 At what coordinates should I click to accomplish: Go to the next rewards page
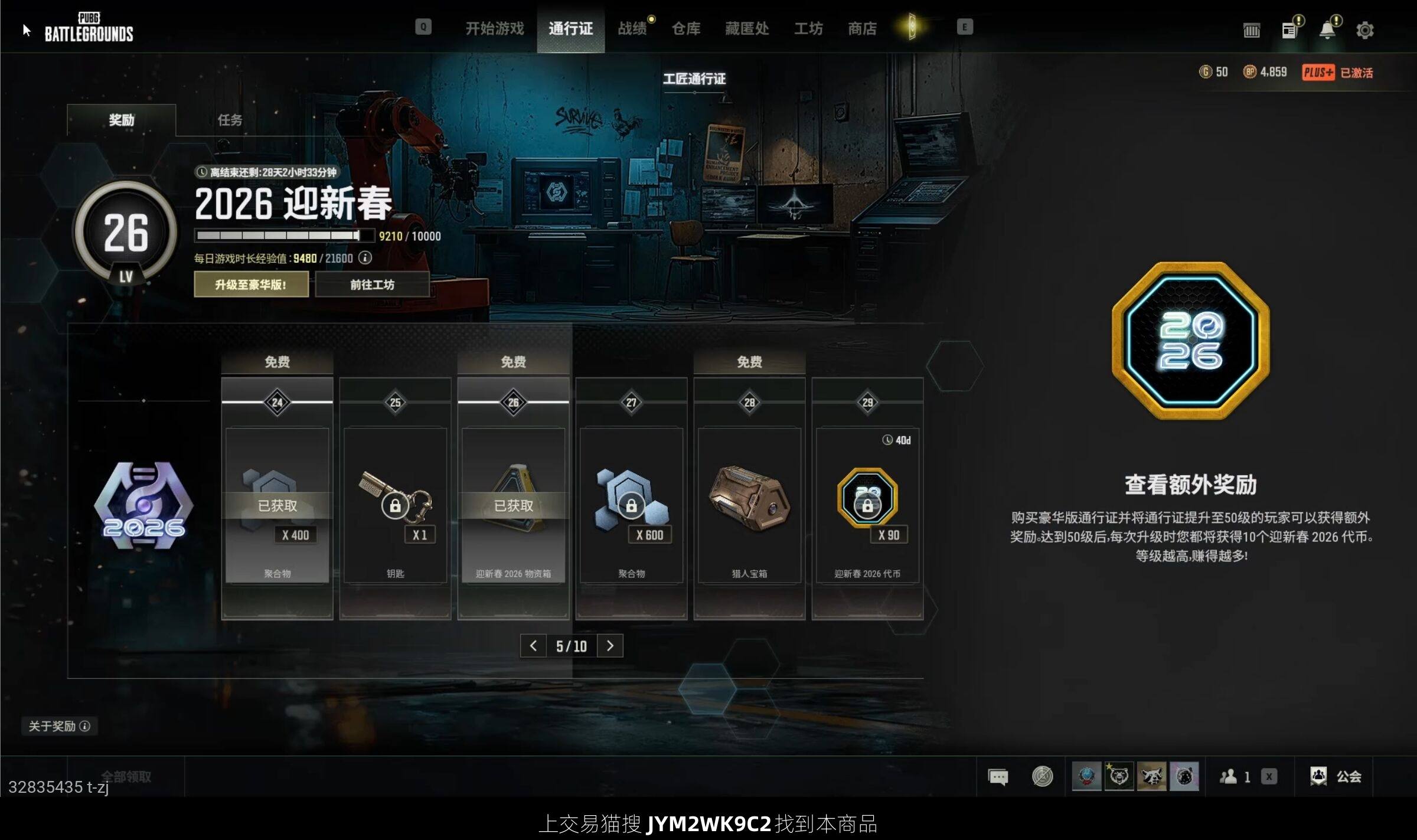[610, 646]
